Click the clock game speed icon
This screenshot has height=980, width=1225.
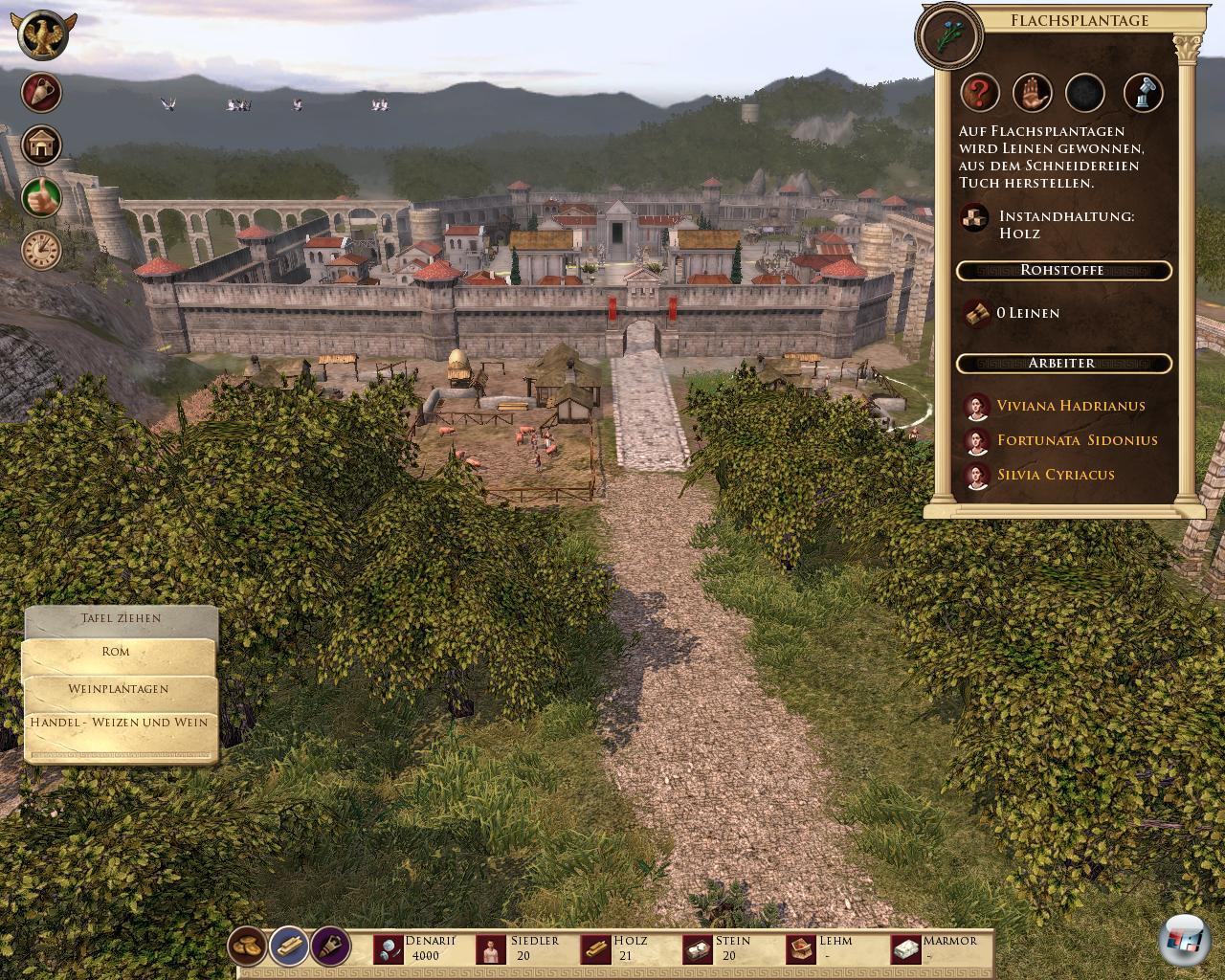coord(42,250)
